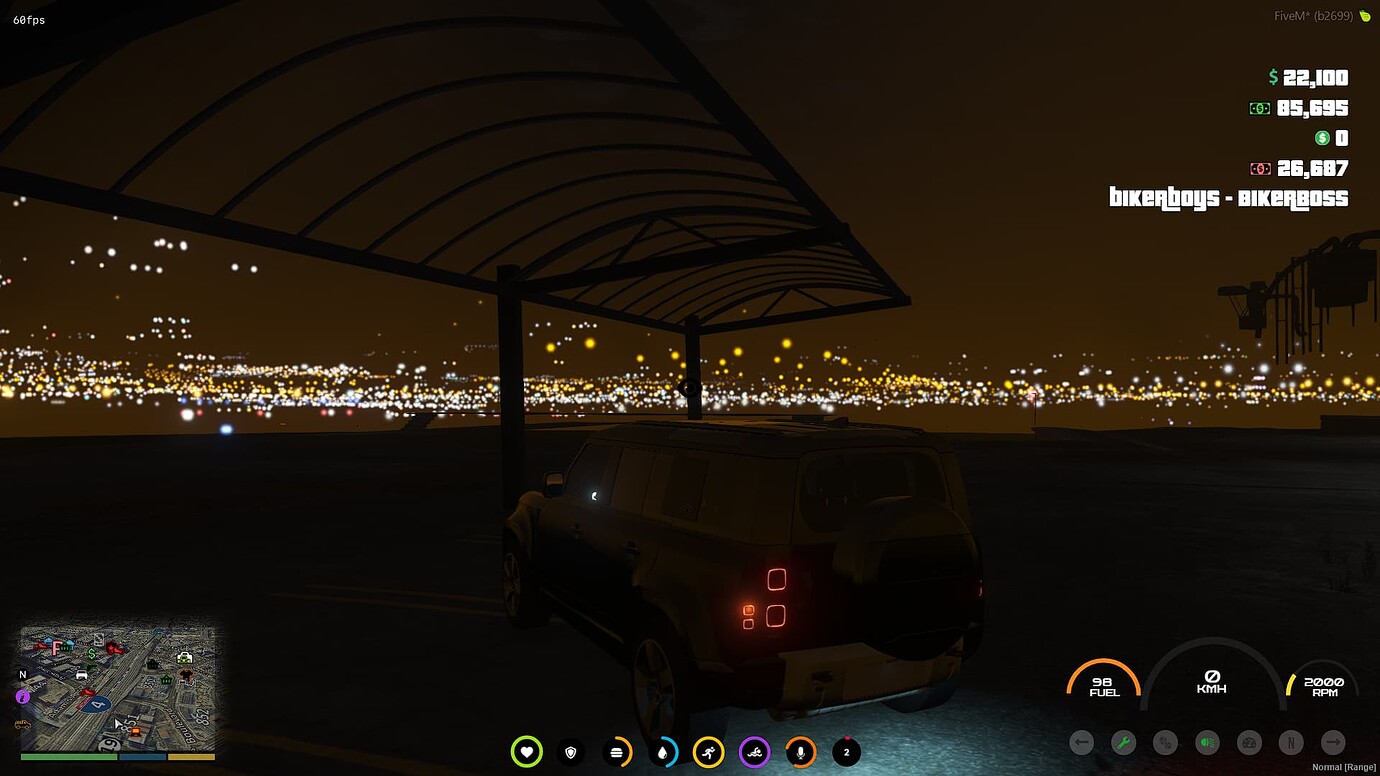The height and width of the screenshot is (776, 1380).
Task: Click the orange microphone voice icon
Action: tap(801, 752)
